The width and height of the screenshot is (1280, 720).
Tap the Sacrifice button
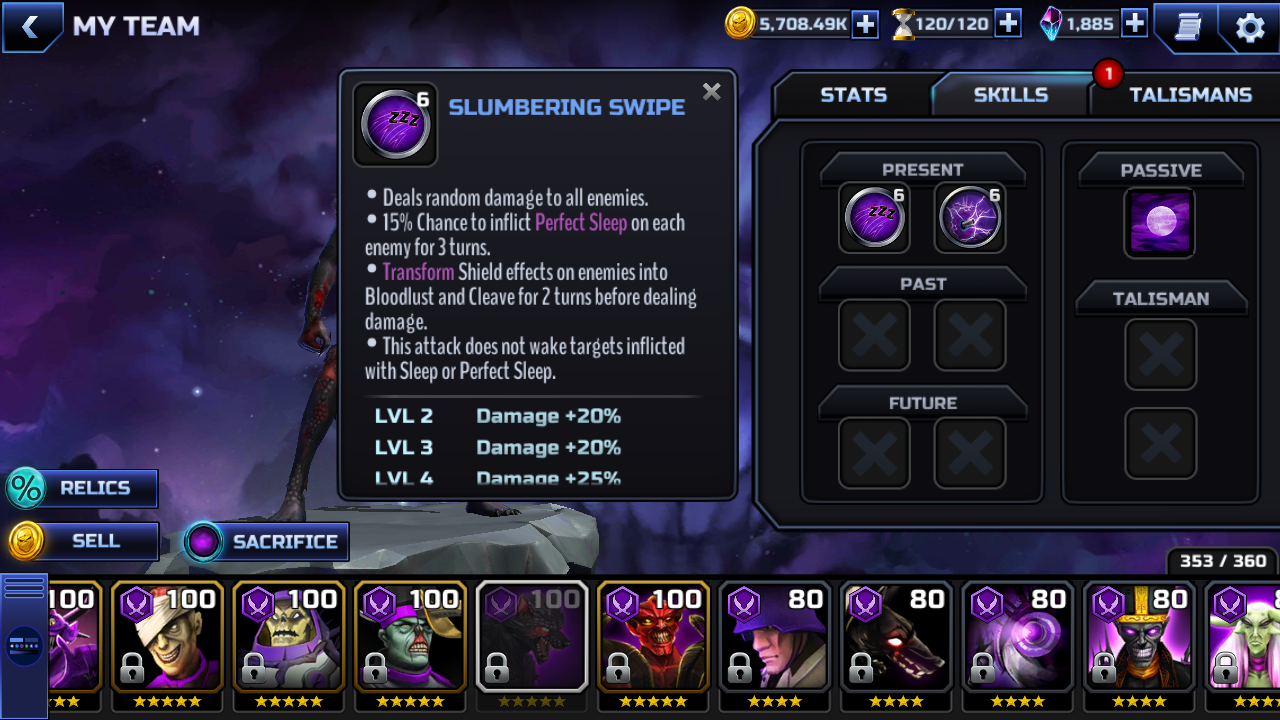[267, 542]
